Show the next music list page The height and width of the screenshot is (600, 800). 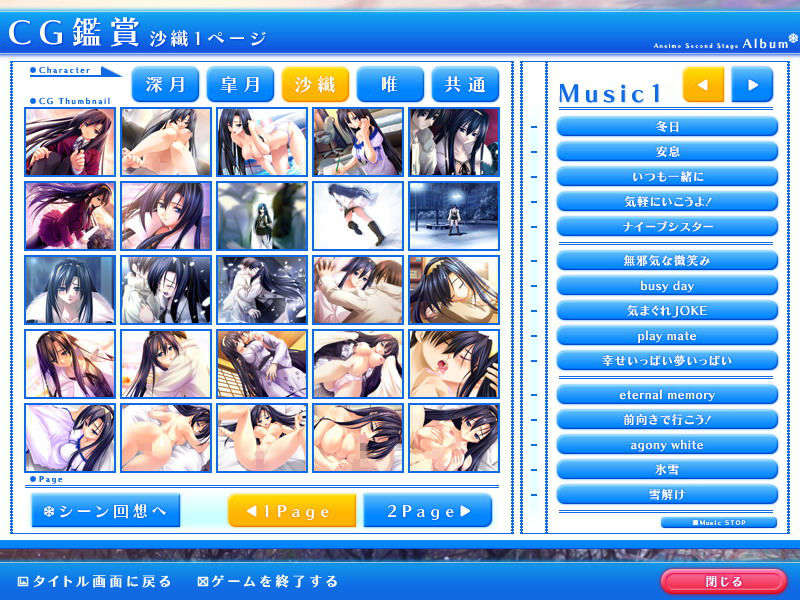[x=752, y=85]
